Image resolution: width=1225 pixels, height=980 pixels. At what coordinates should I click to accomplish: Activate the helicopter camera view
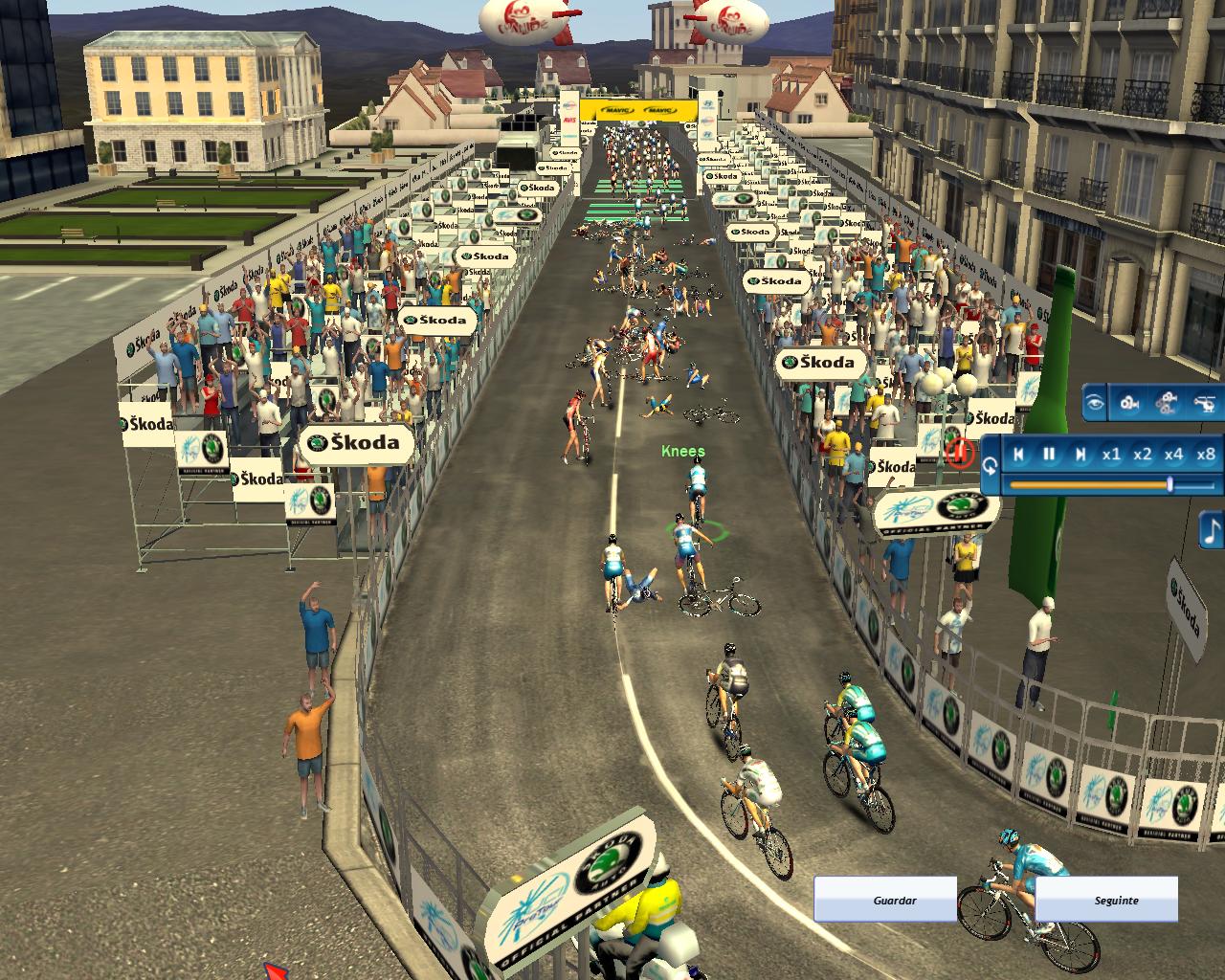[x=1204, y=403]
